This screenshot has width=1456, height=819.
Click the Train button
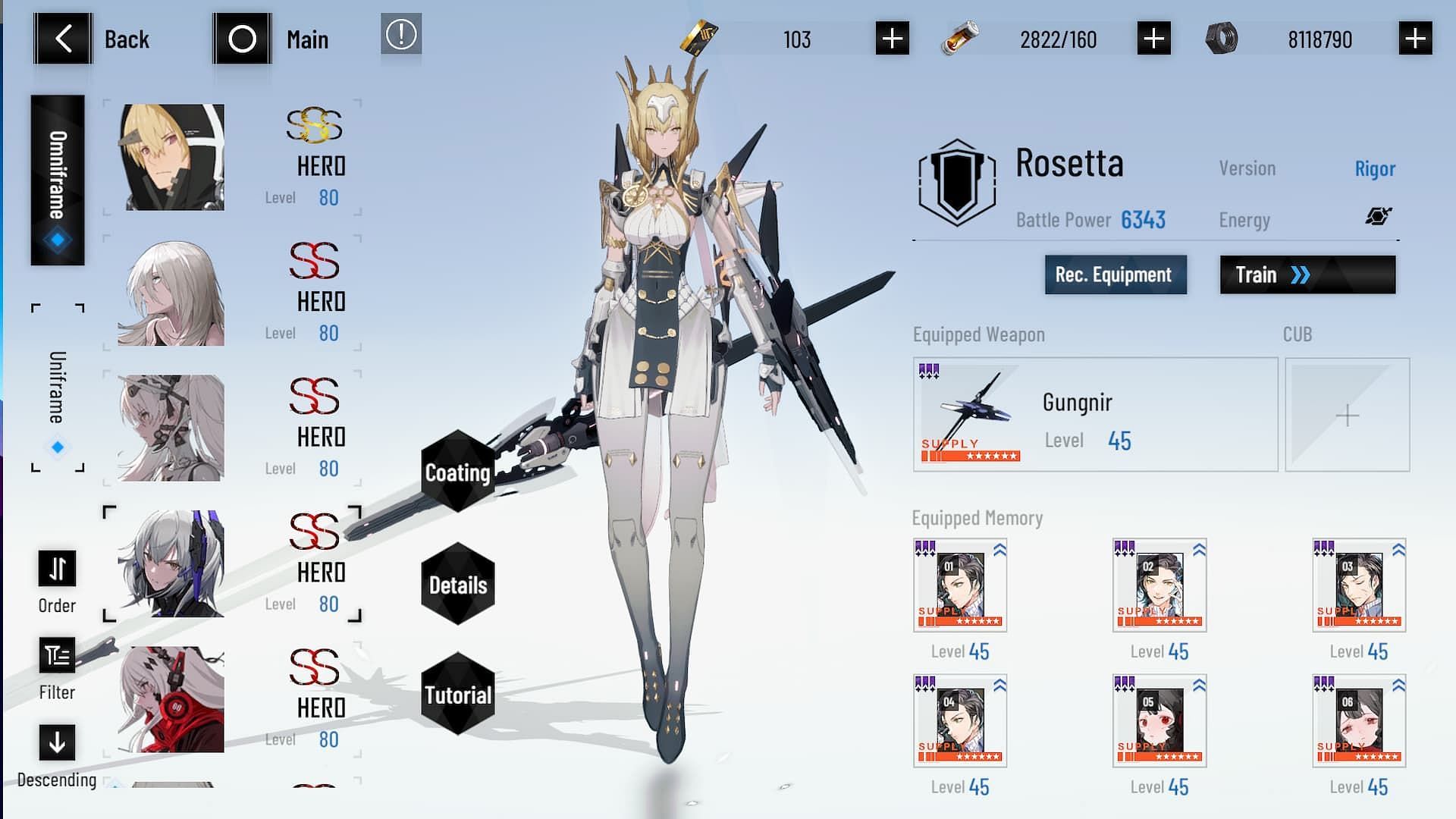coord(1307,275)
